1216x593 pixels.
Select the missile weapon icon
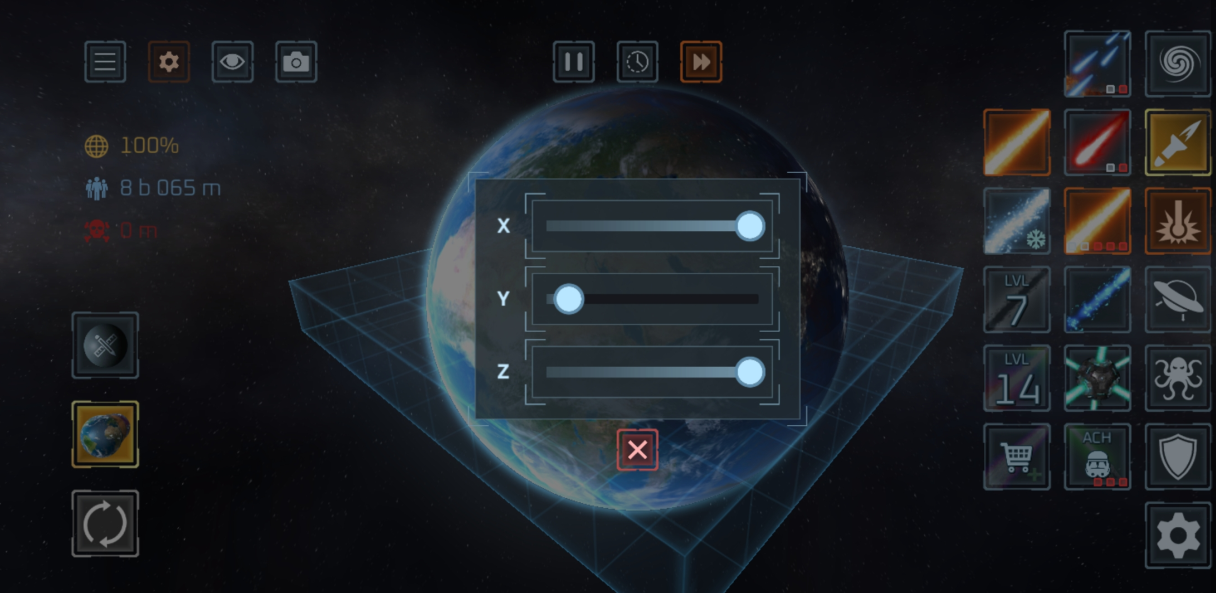coord(1177,142)
